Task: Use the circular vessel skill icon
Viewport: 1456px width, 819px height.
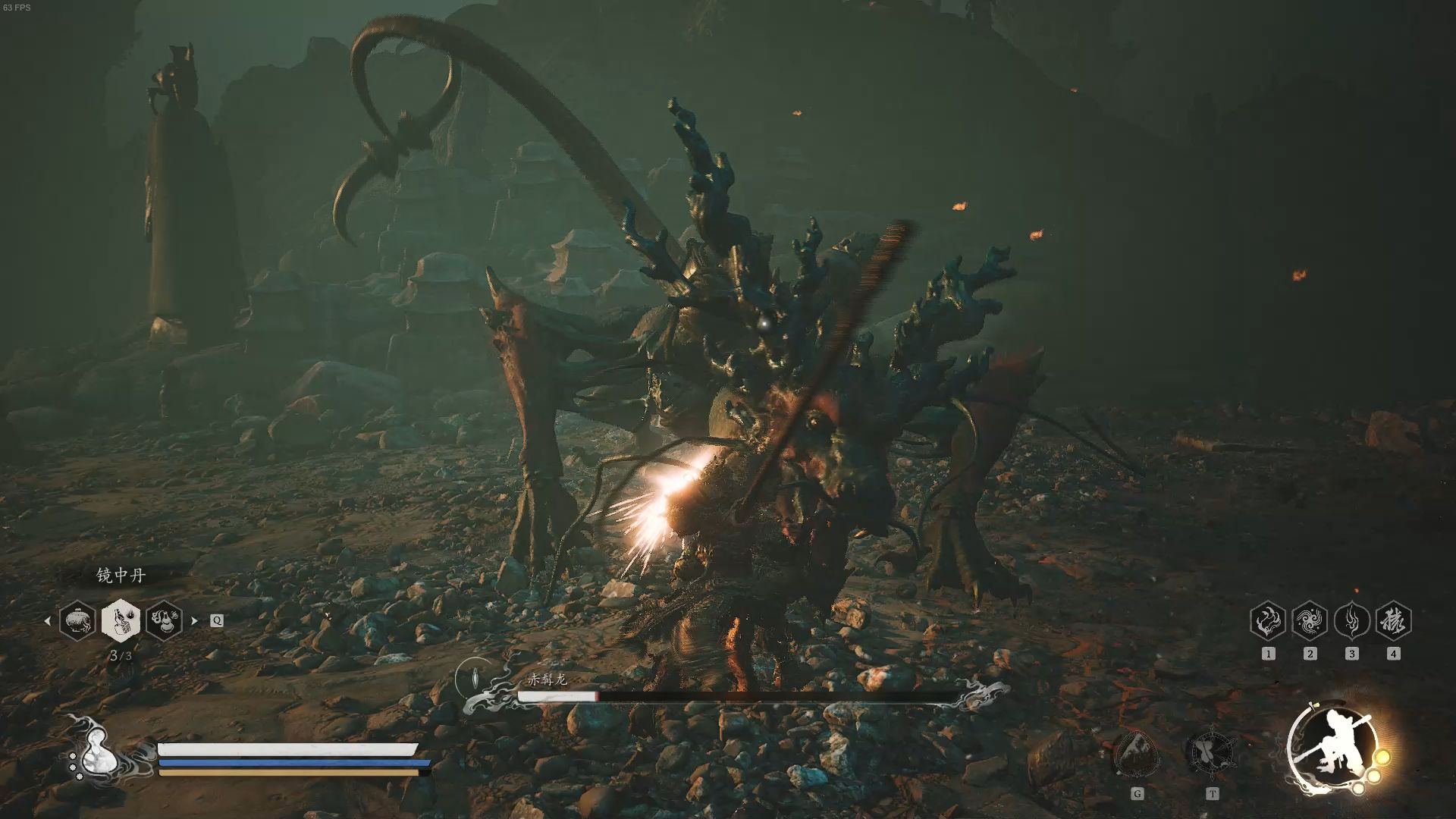Action: 1211,752
